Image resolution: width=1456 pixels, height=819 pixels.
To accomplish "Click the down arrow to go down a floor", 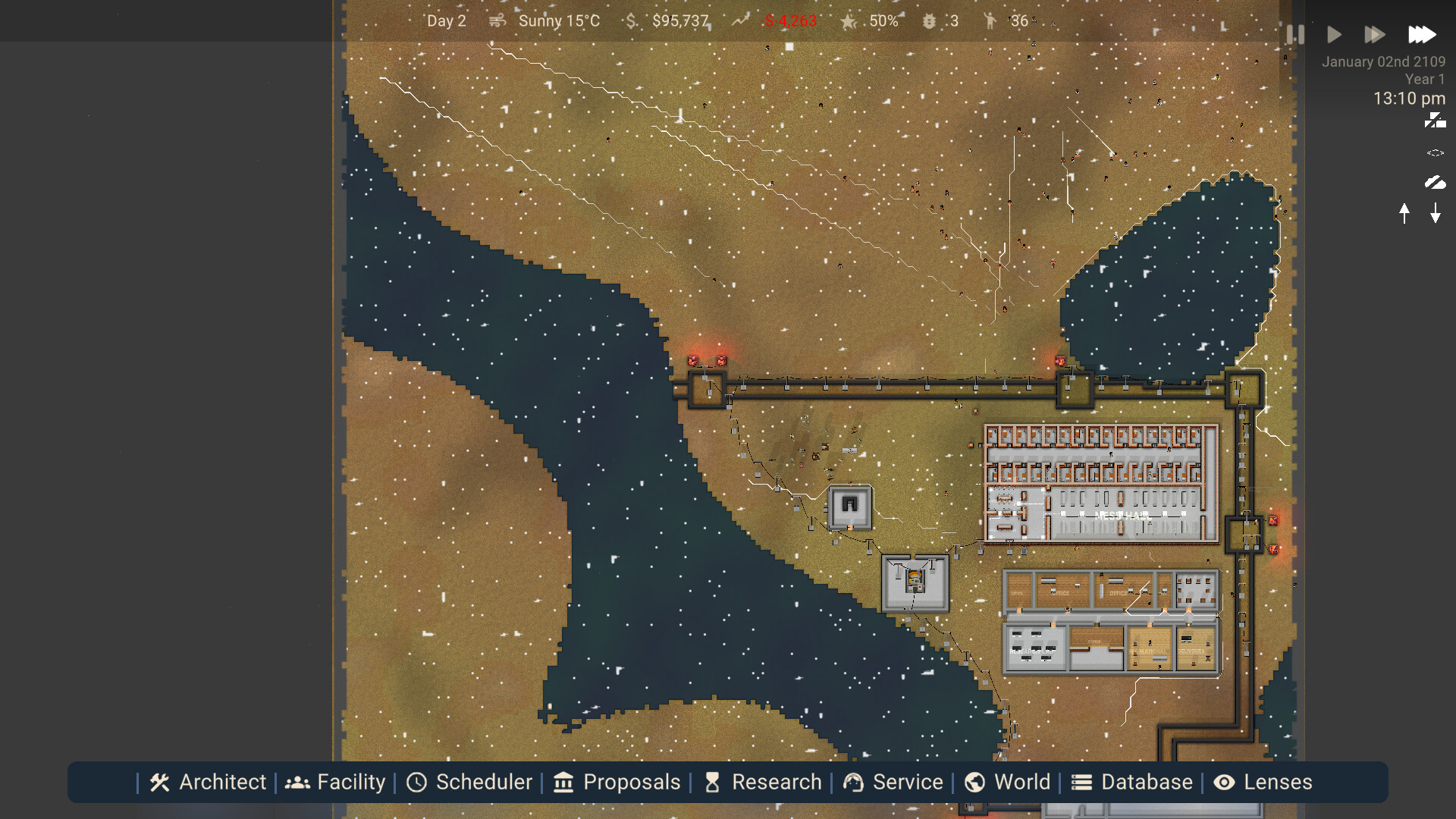I will (x=1436, y=213).
